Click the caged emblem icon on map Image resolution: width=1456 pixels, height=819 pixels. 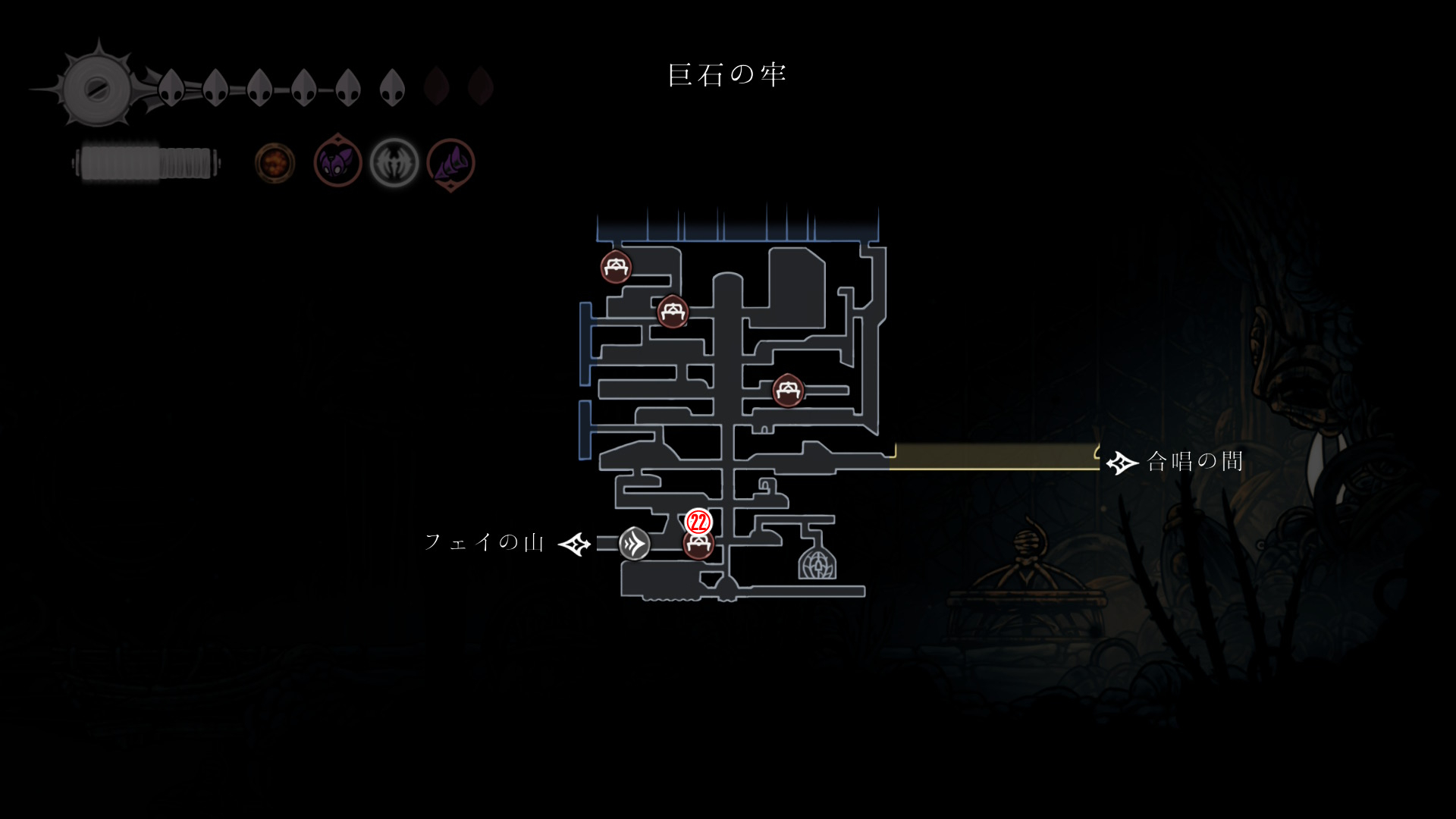click(817, 563)
